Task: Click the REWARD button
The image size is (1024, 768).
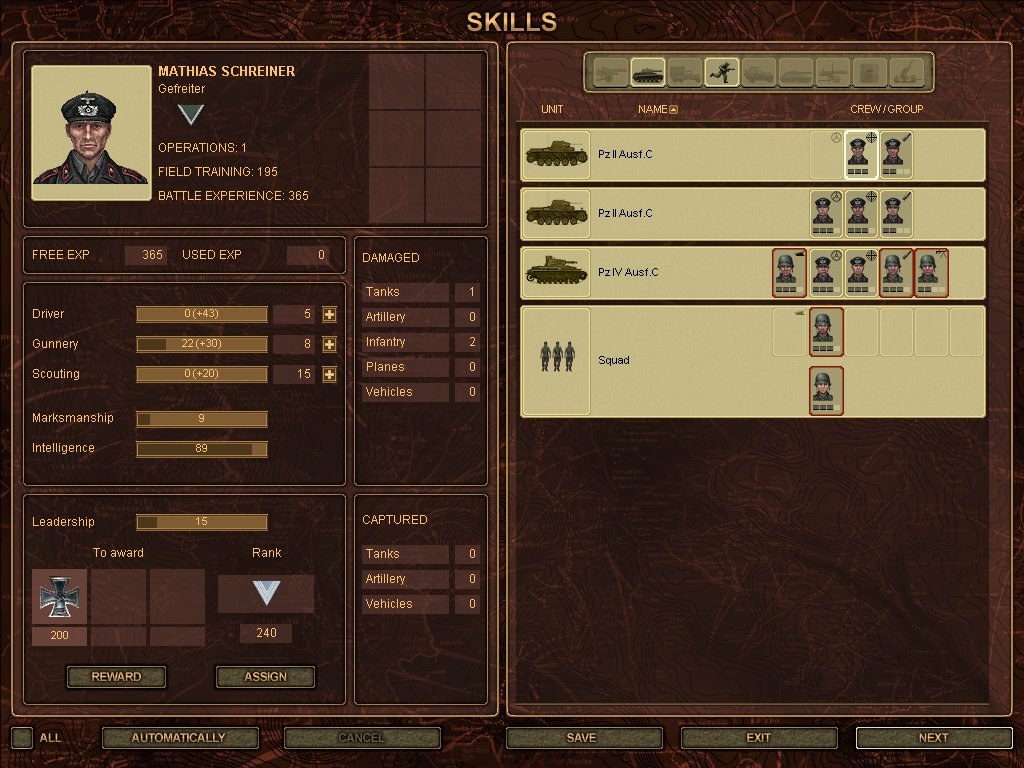Action: point(116,677)
